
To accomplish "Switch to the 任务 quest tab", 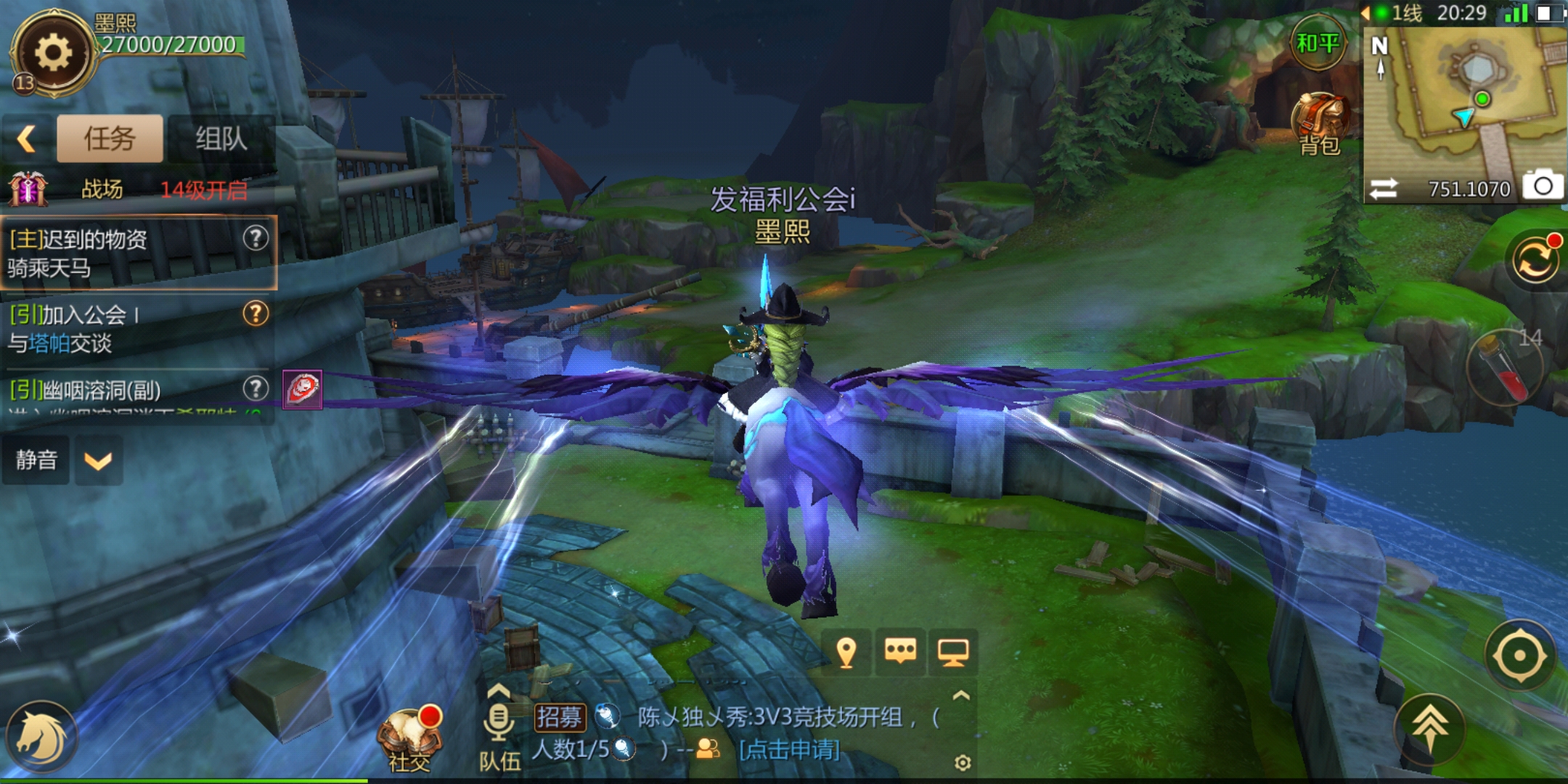I will coord(110,139).
